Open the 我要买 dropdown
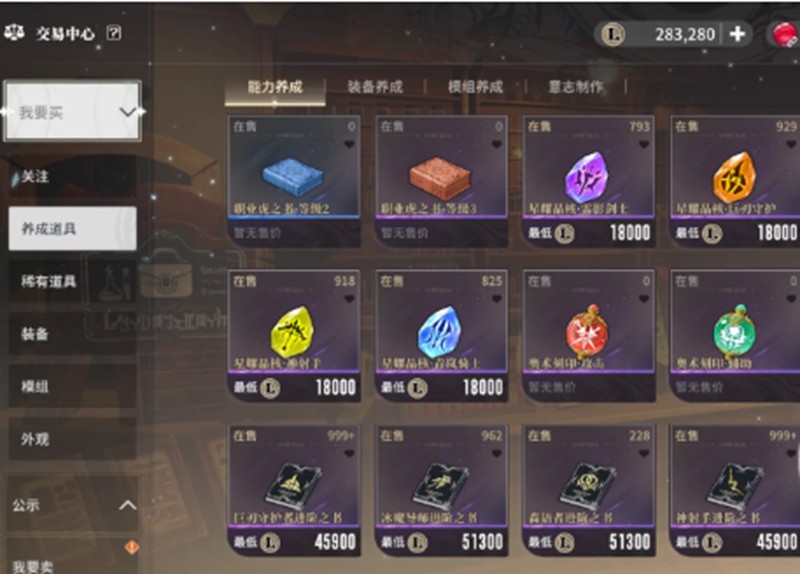This screenshot has height=574, width=800. tap(72, 112)
